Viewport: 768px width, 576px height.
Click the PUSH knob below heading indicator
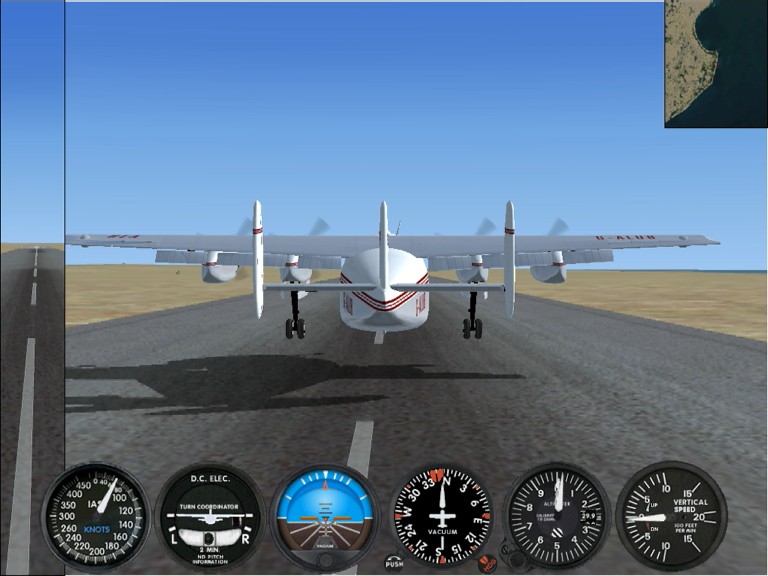tap(394, 563)
